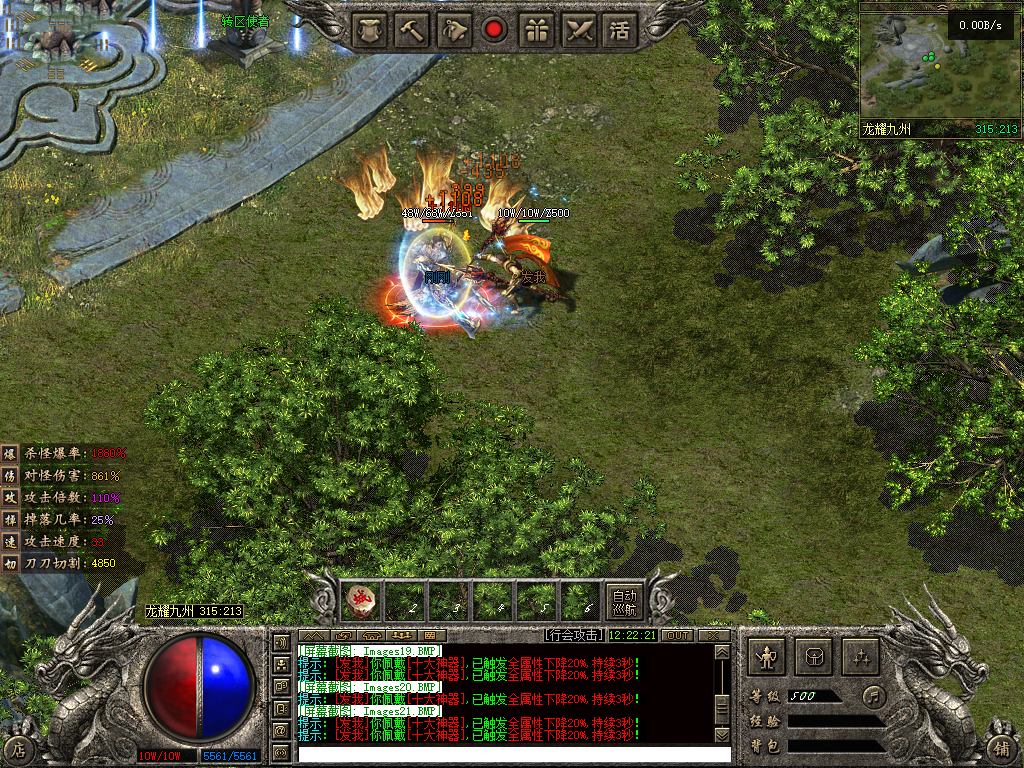Open the 活 activity button
This screenshot has height=768, width=1024.
coord(620,29)
